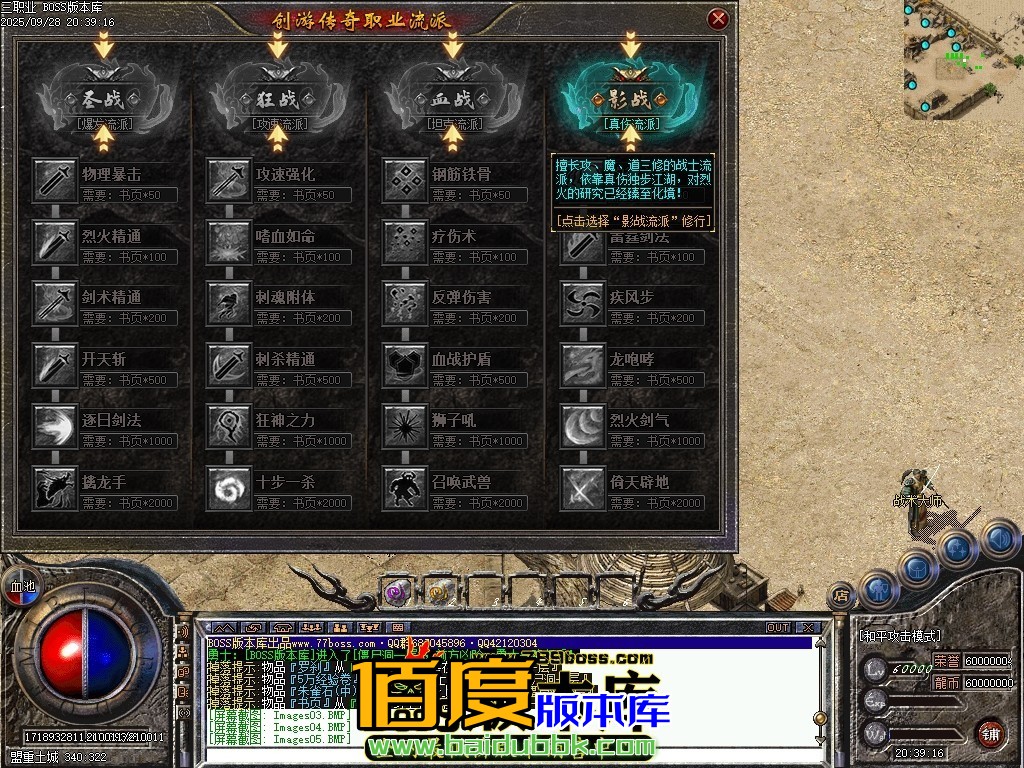Click the 血战护盾 skill icon
Image resolution: width=1024 pixels, height=768 pixels.
tap(404, 365)
